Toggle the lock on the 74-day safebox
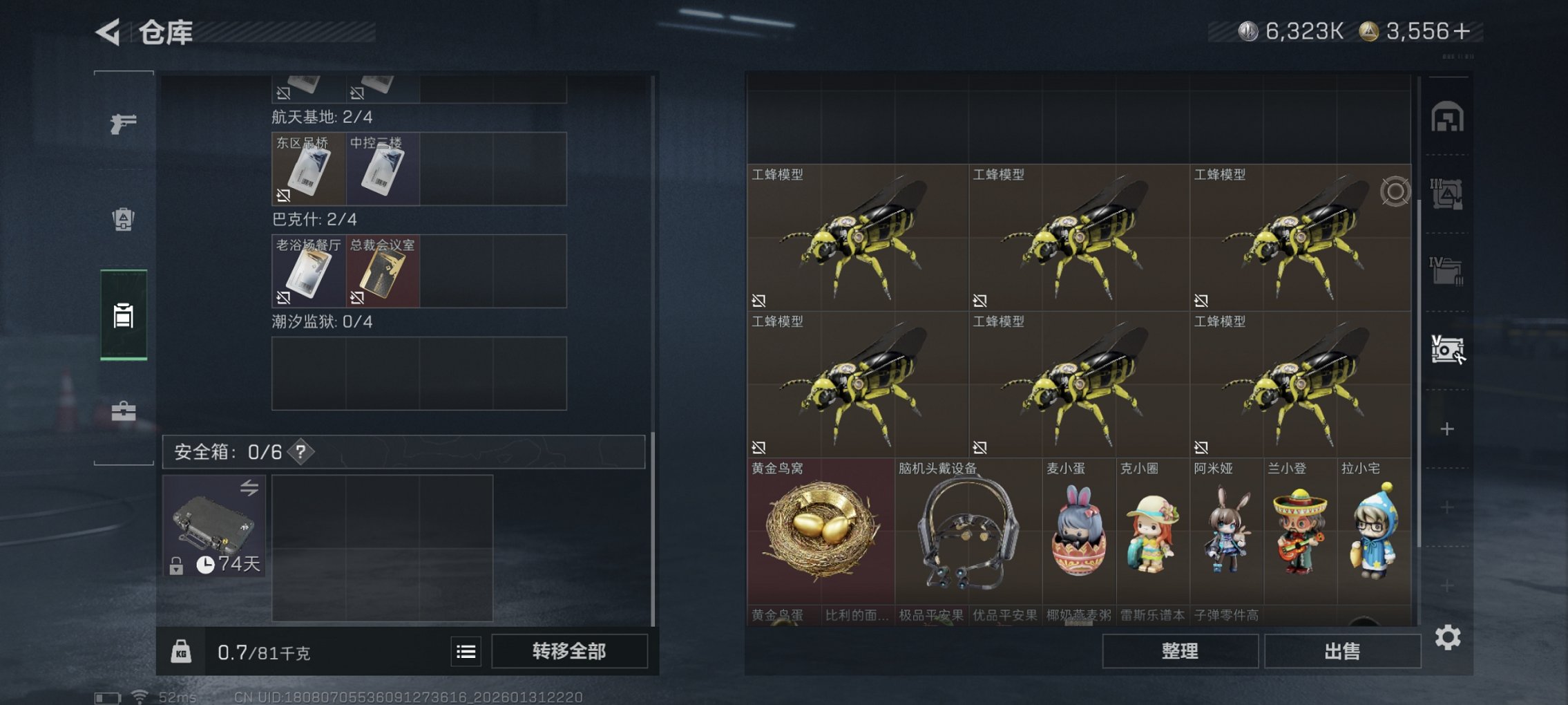Image resolution: width=1568 pixels, height=705 pixels. [x=176, y=566]
